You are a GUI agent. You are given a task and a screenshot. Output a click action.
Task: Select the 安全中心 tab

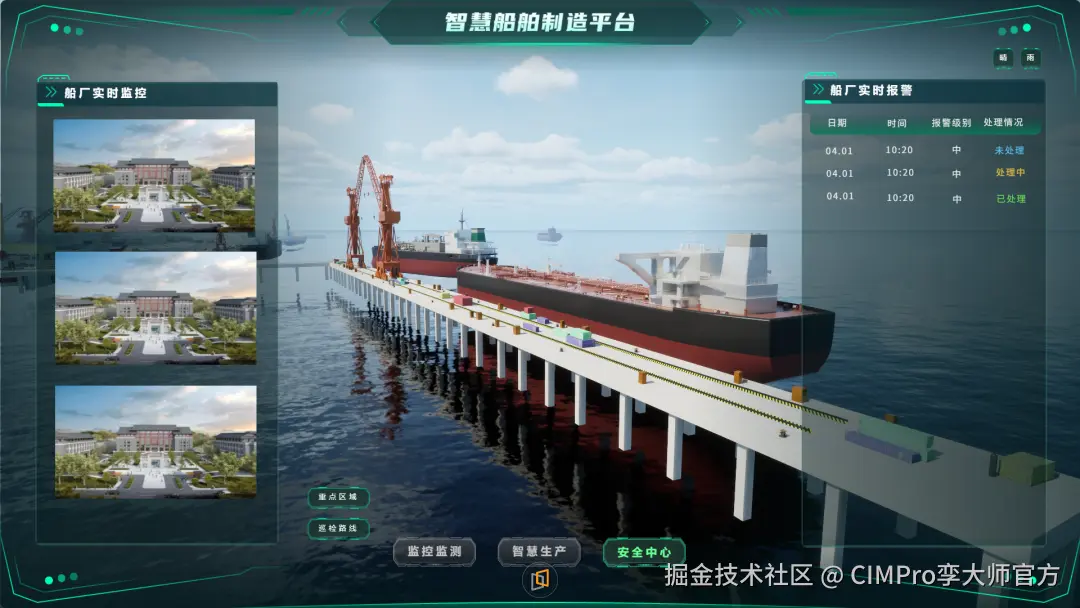tap(644, 551)
